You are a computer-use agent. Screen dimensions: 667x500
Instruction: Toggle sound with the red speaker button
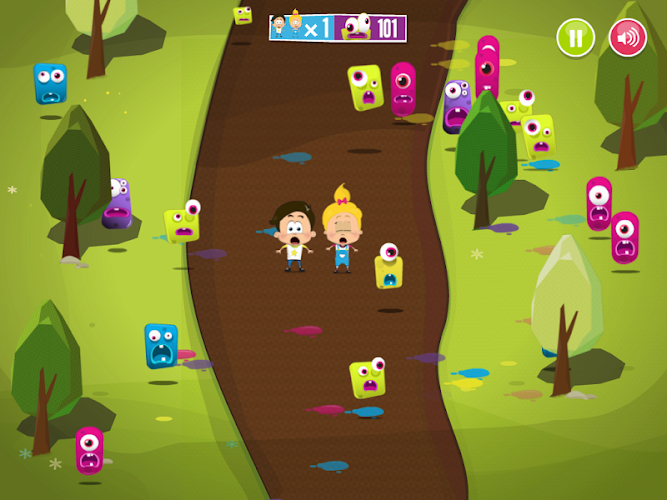click(x=627, y=39)
